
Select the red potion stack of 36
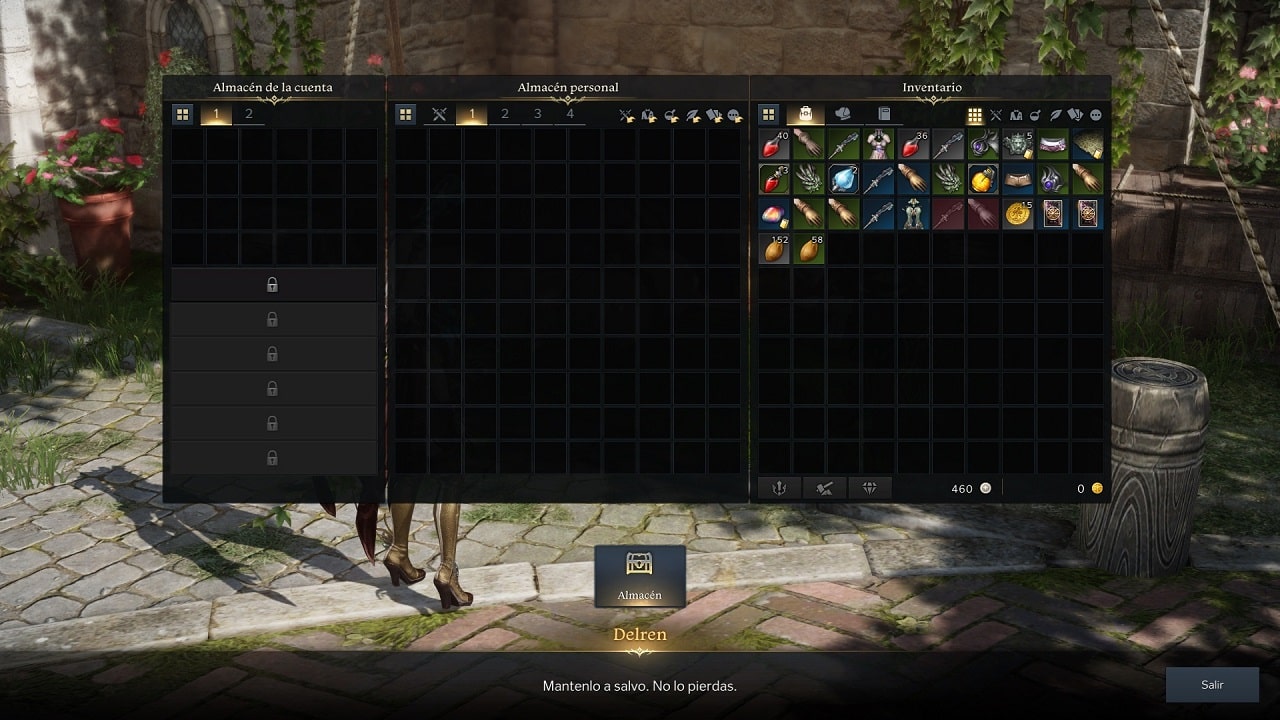(x=914, y=145)
